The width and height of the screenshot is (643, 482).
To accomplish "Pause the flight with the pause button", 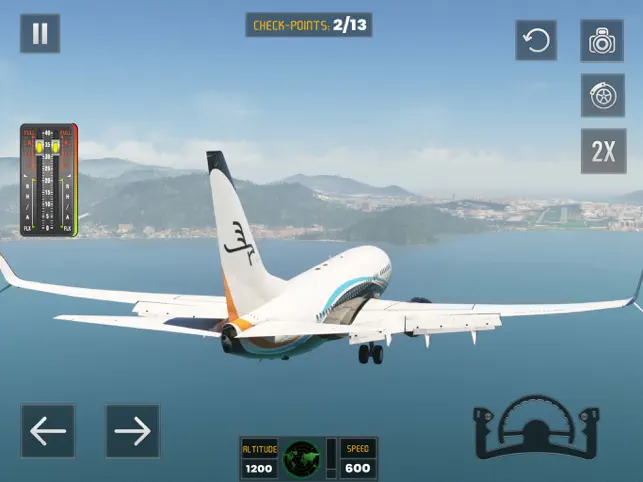I will pyautogui.click(x=40, y=34).
